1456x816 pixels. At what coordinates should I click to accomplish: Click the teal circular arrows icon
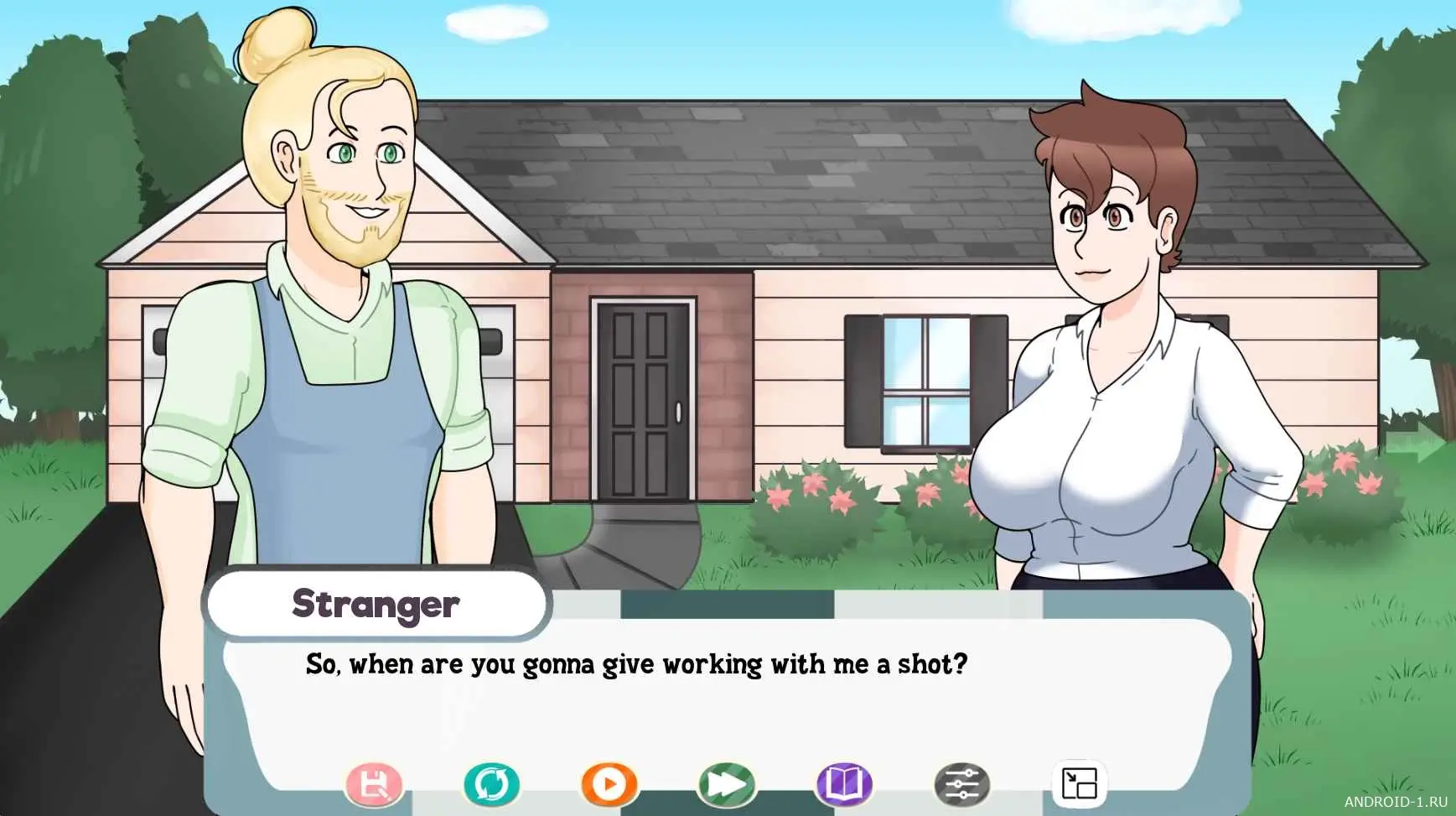(491, 785)
